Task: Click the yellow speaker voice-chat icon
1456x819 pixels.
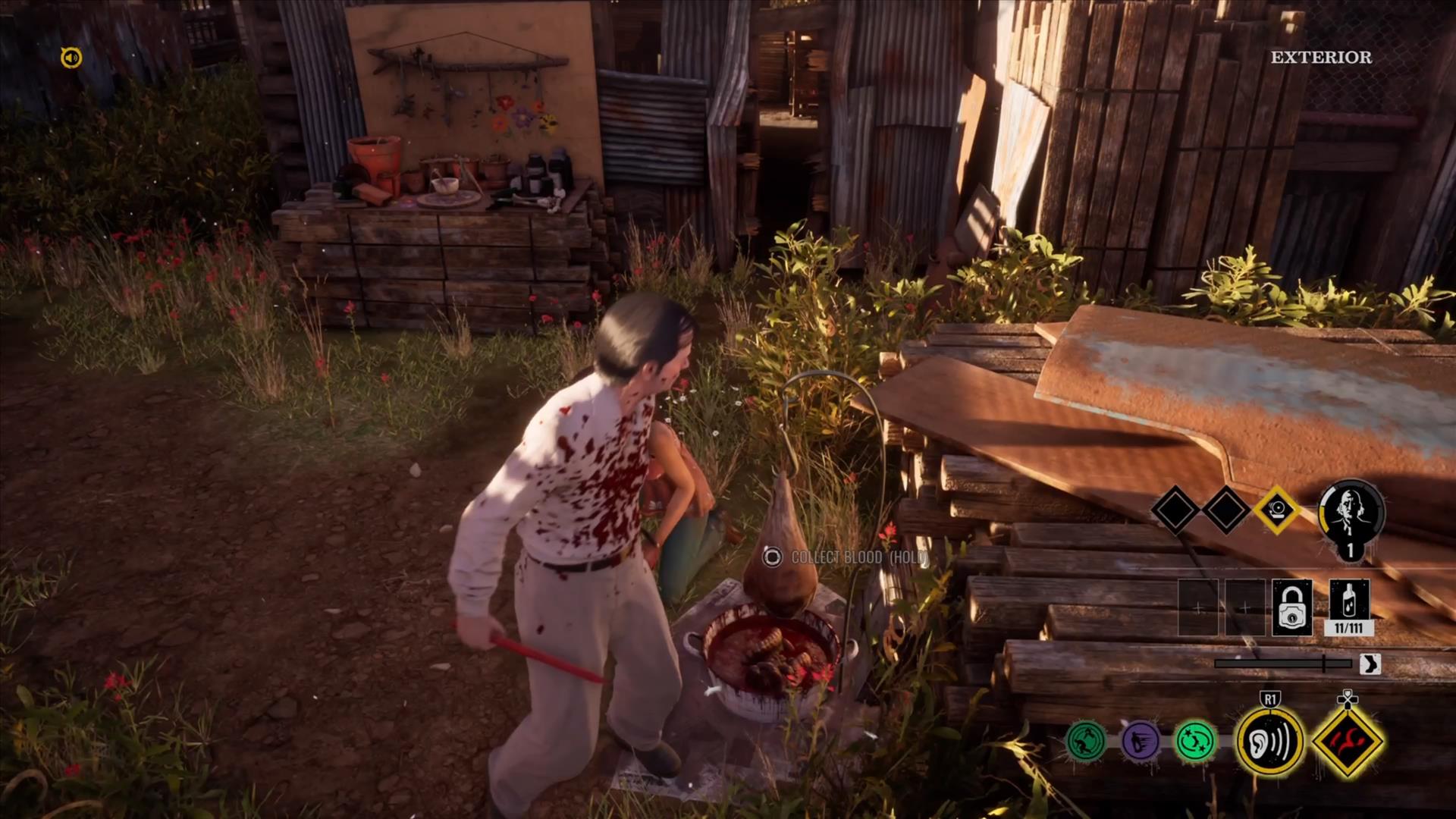Action: 71,58
